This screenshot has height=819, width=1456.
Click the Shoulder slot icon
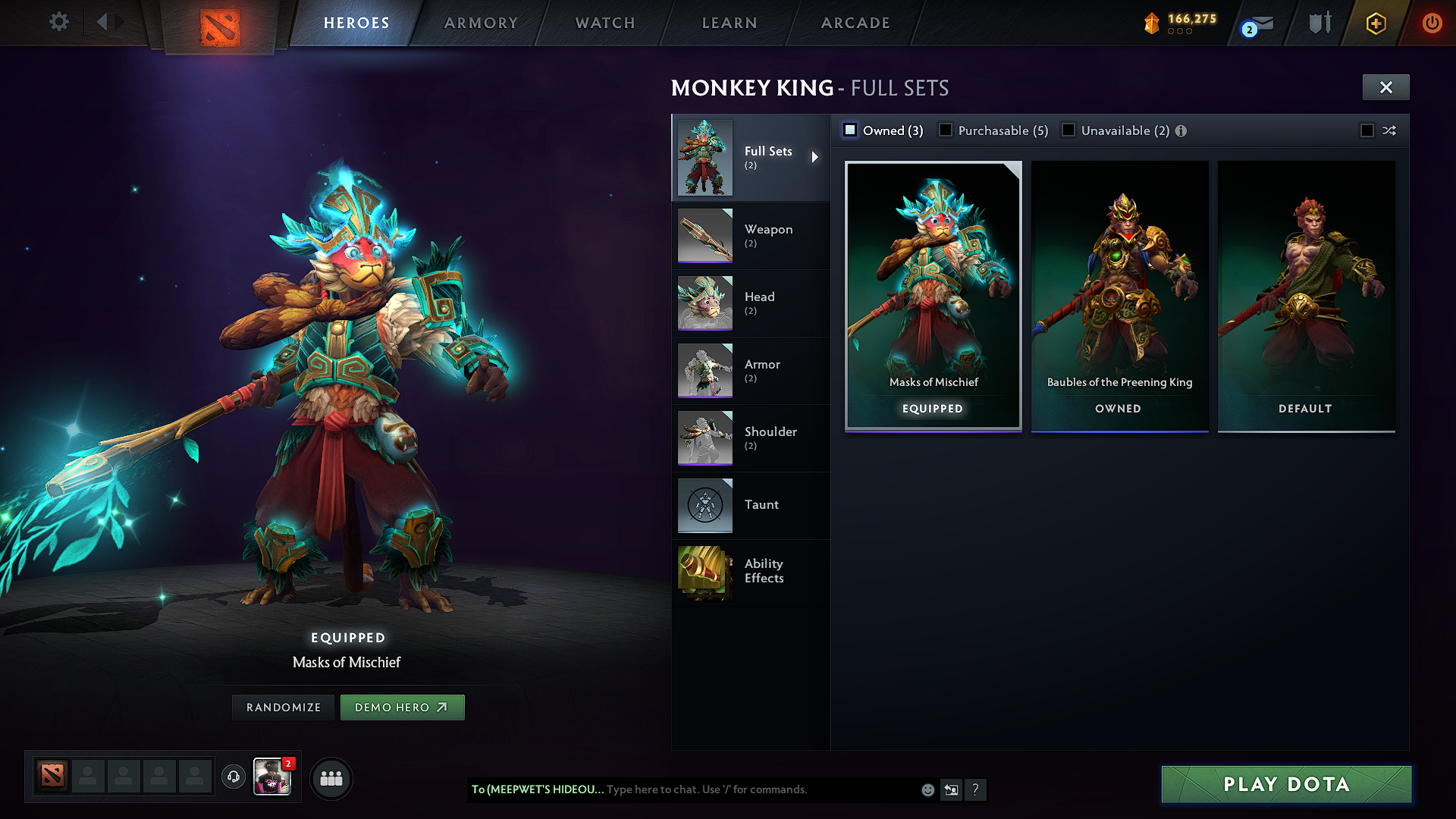tap(704, 438)
